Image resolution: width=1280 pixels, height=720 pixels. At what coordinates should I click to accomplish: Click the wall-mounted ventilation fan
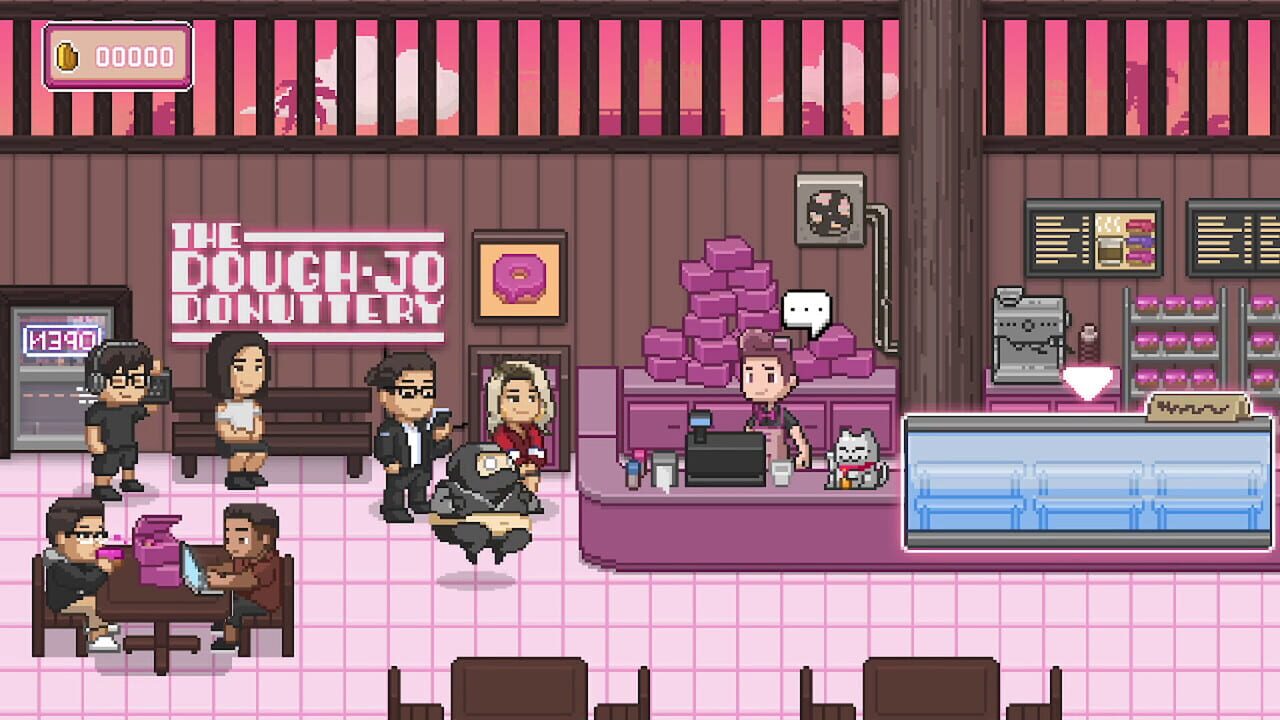click(829, 208)
